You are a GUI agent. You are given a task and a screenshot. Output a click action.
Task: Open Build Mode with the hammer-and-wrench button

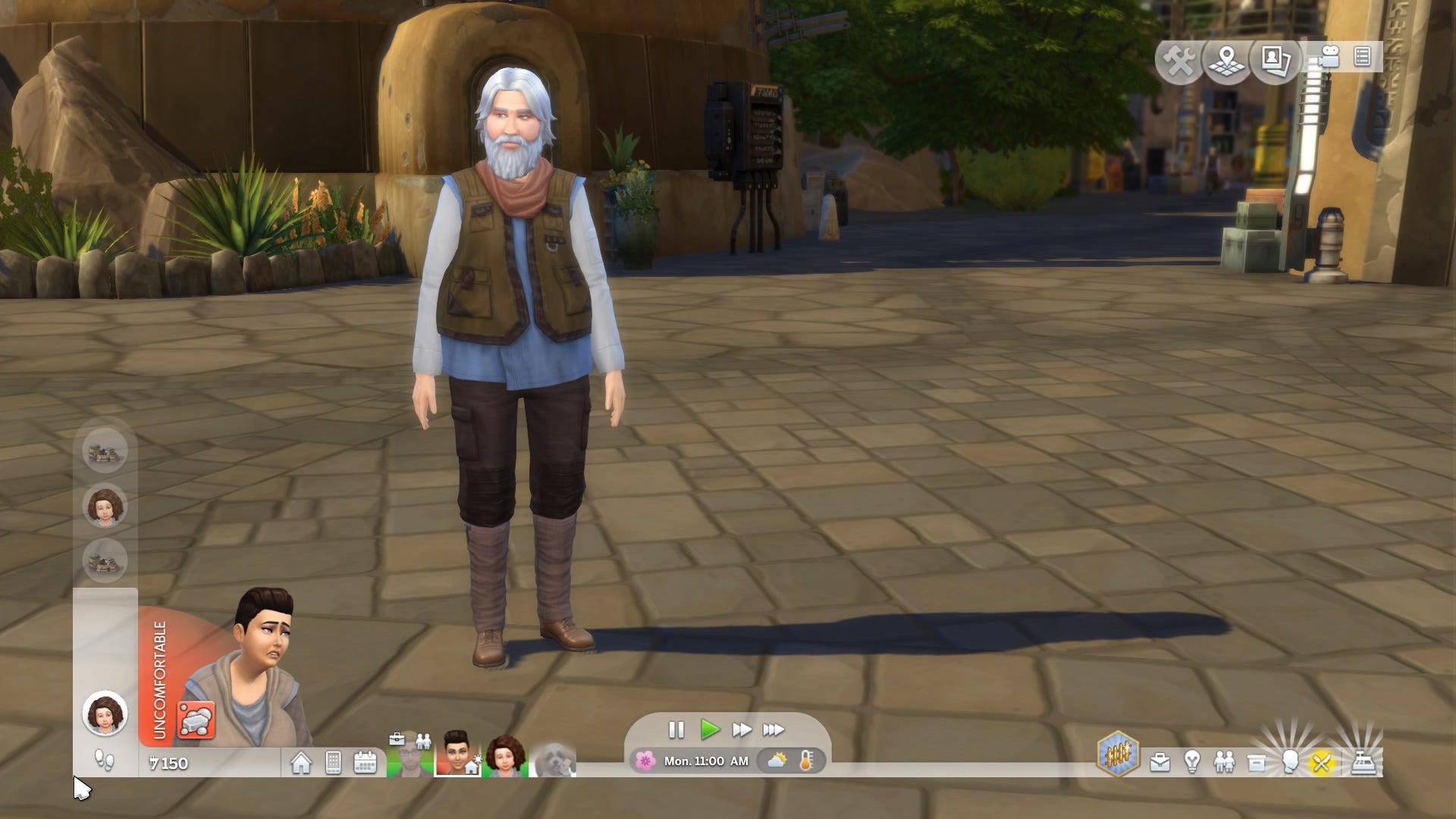click(1179, 61)
